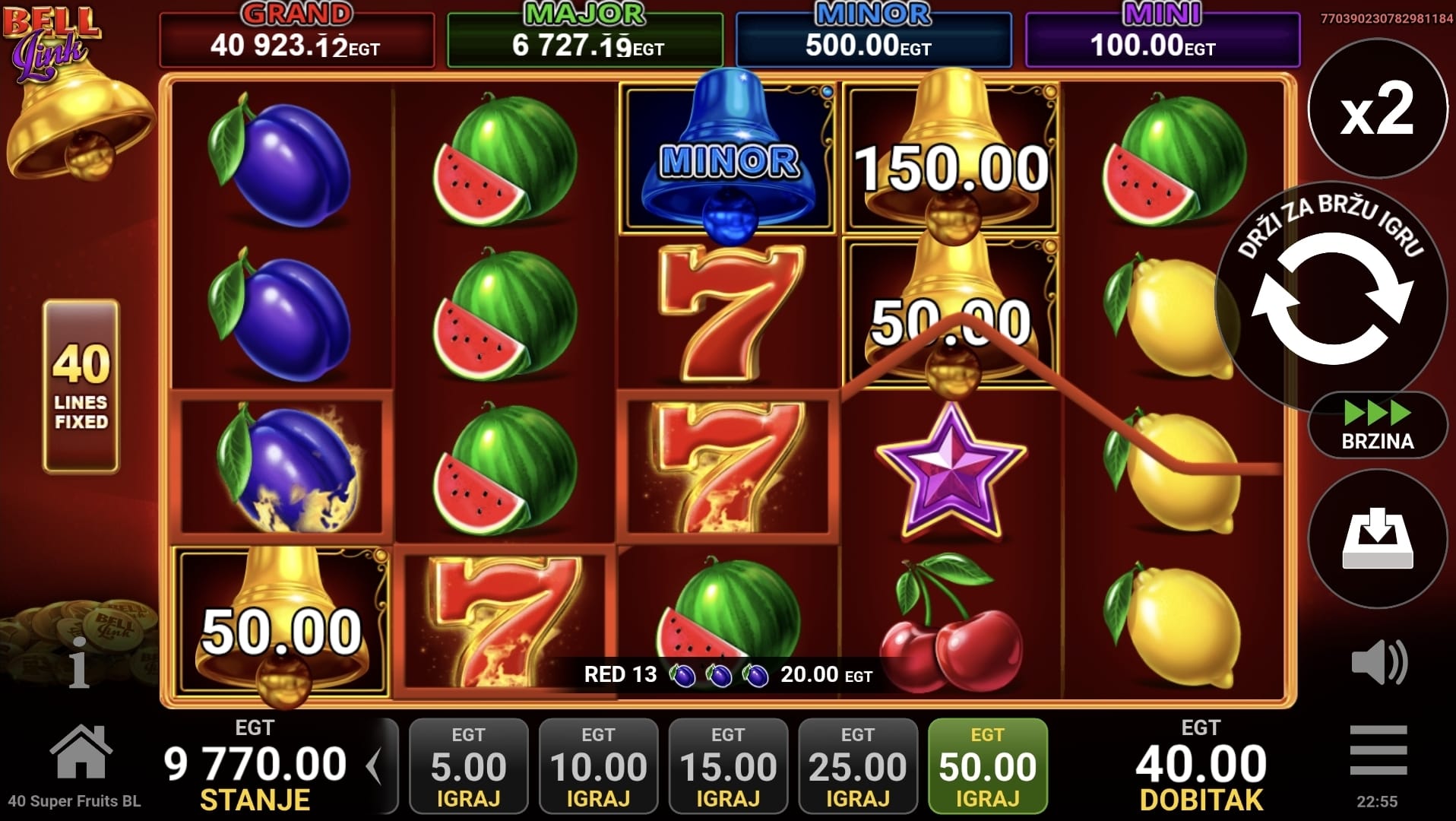Change spin speed with the BRZINA button

pyautogui.click(x=1377, y=426)
